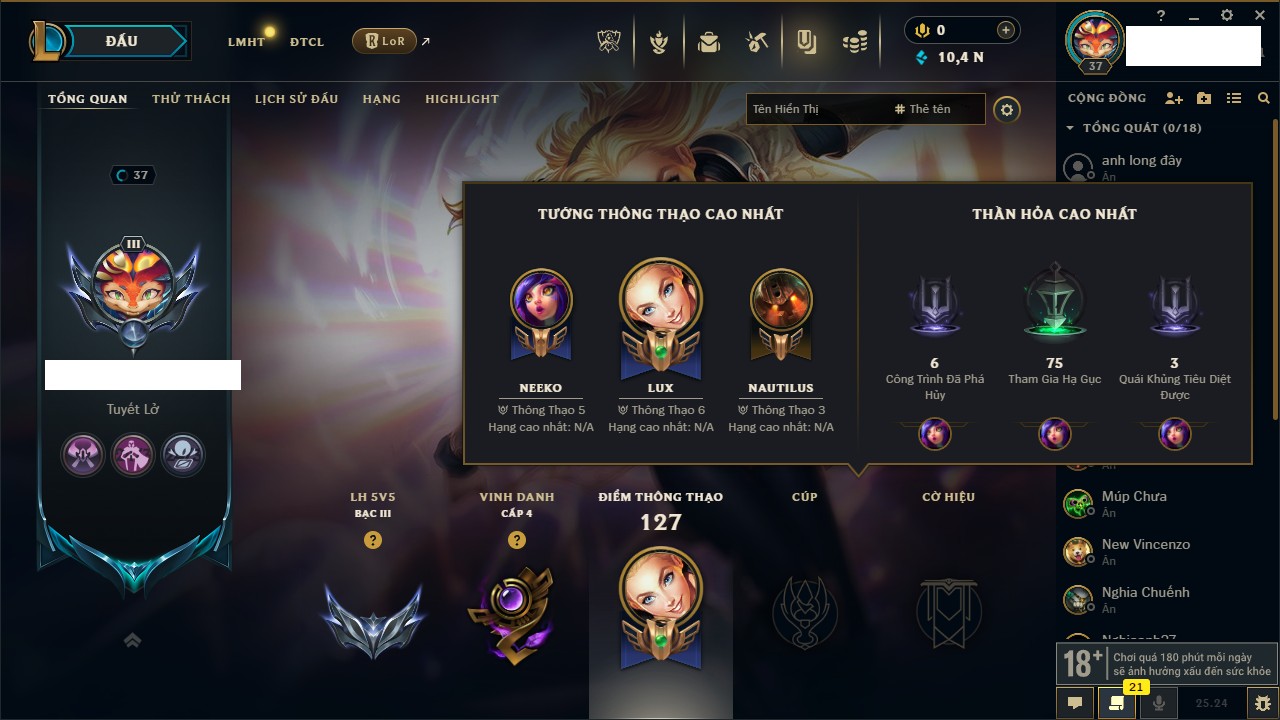This screenshot has height=720, width=1280.
Task: Click the plus button to buy RP
Action: click(x=1006, y=30)
